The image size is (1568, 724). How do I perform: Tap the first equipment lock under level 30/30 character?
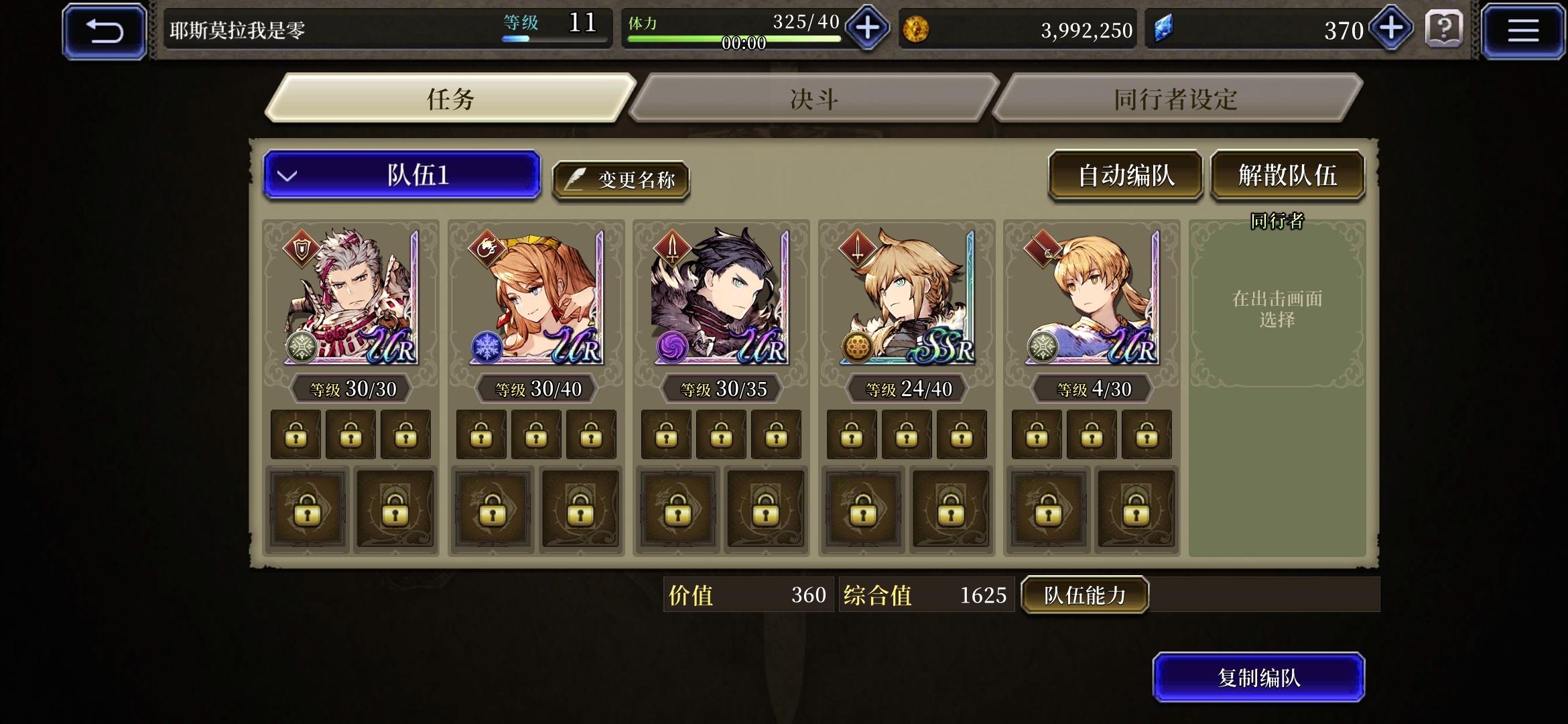tap(296, 434)
